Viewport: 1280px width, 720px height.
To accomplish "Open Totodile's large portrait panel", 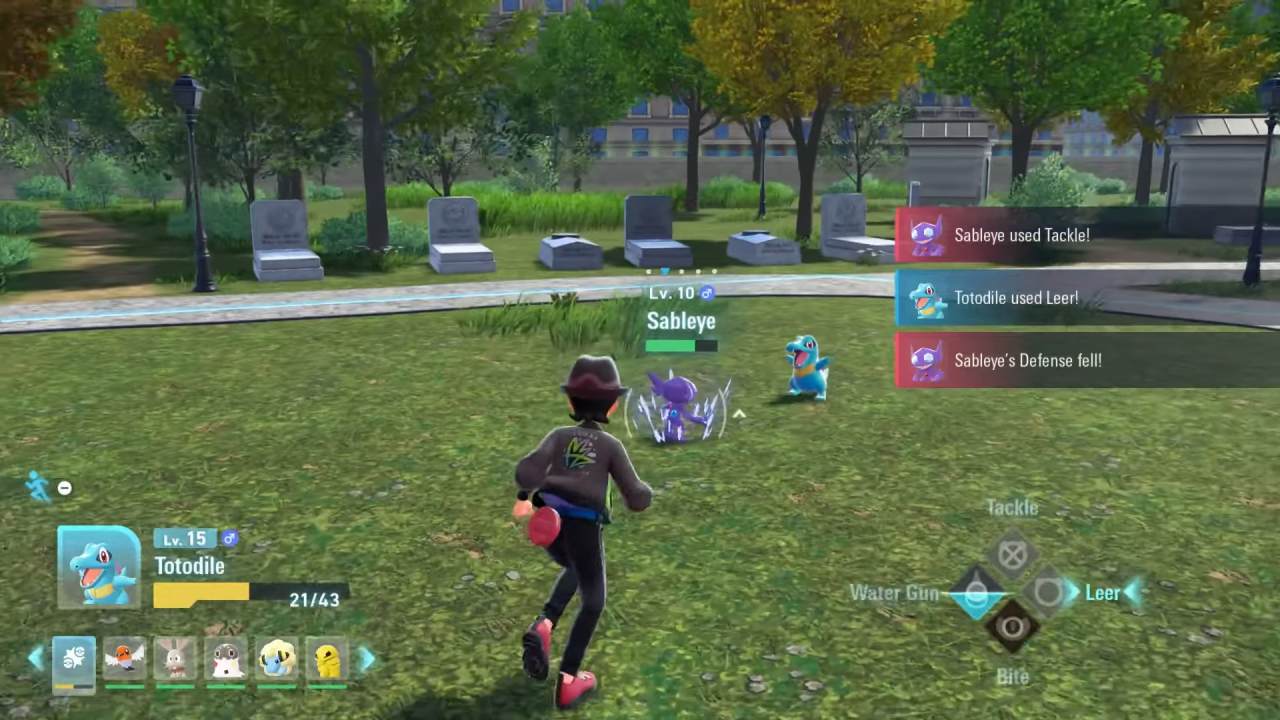I will point(99,567).
